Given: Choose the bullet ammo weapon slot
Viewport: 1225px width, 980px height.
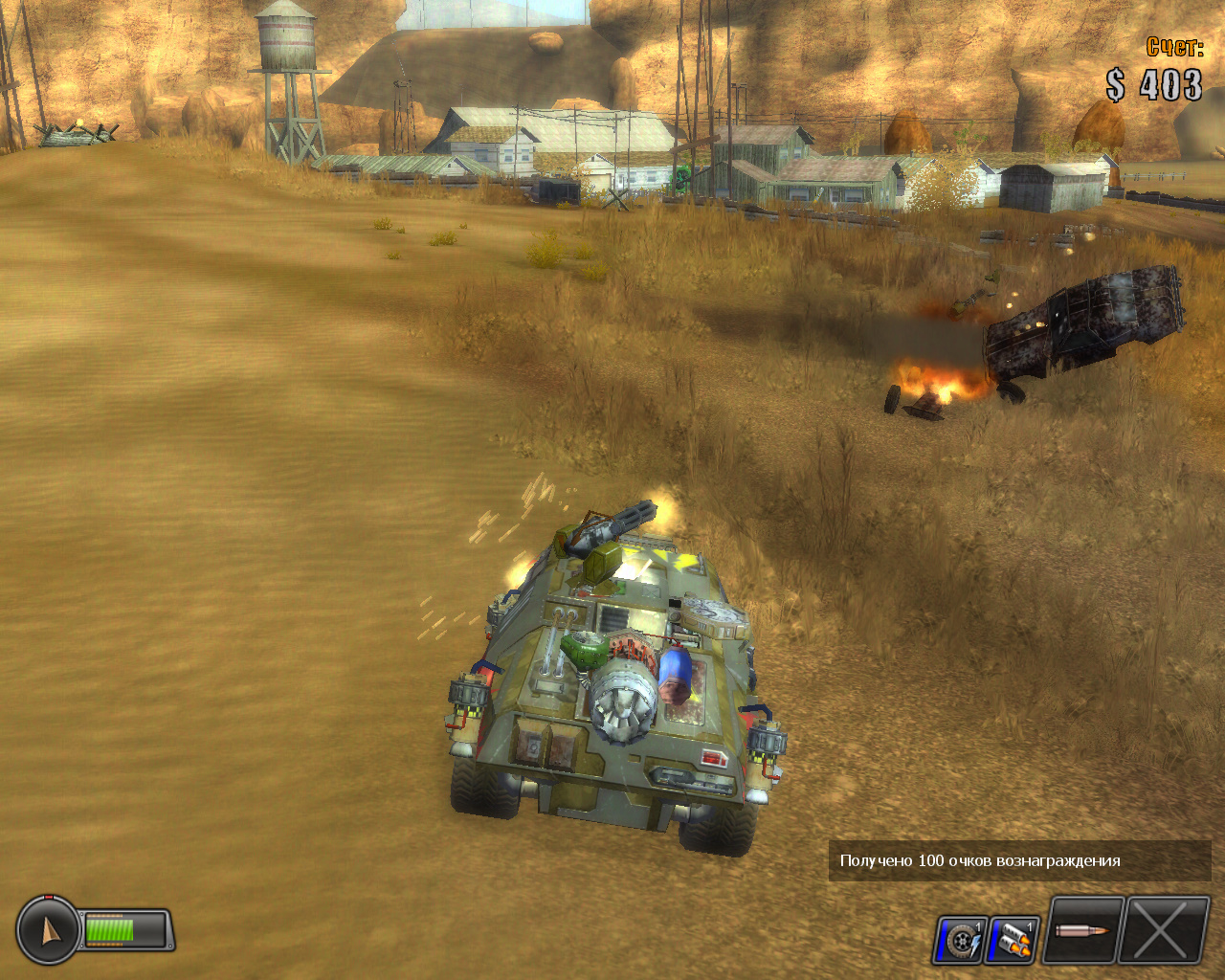Looking at the screenshot, I should coord(1082,930).
